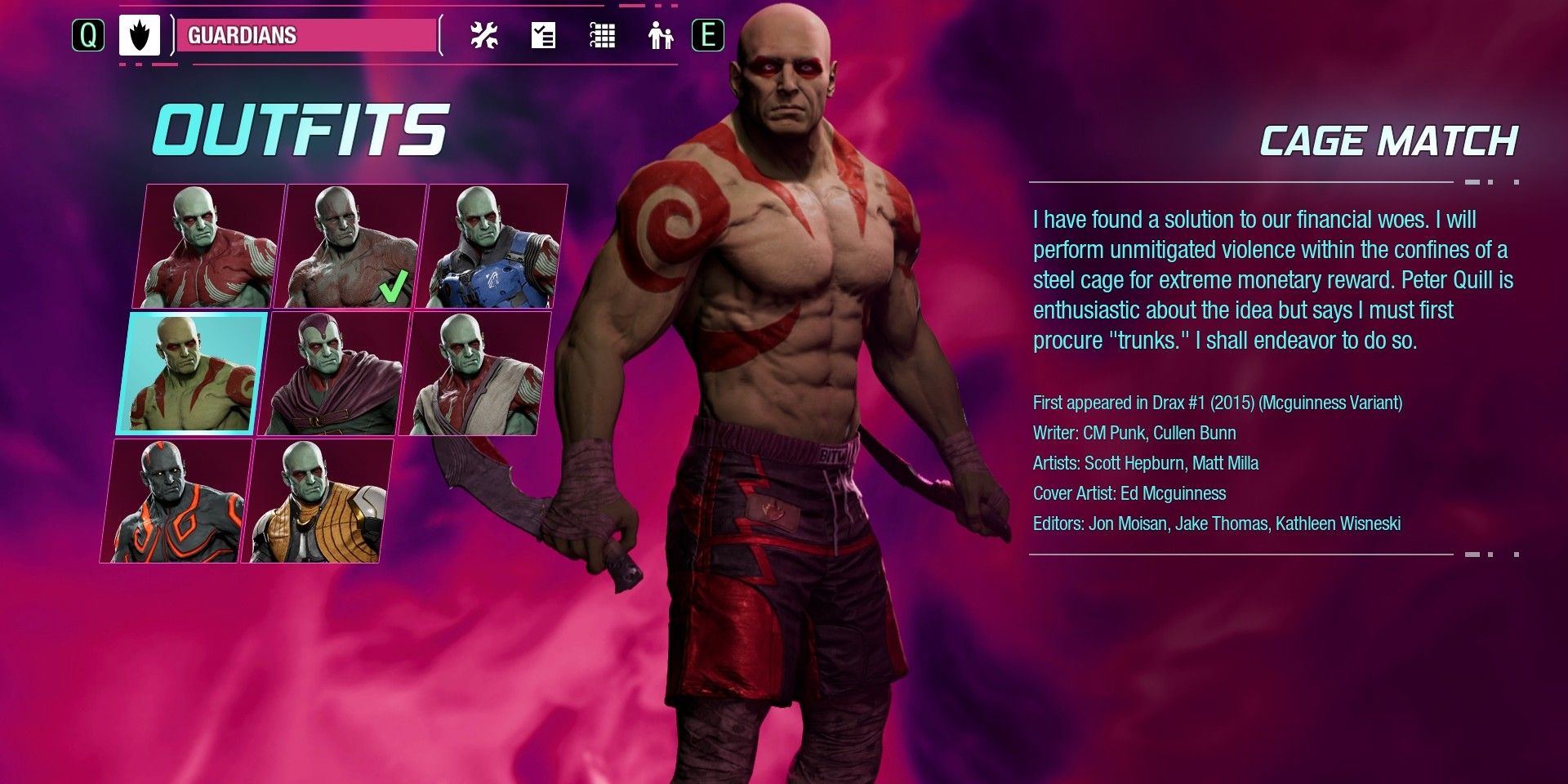1568x784 pixels.
Task: Select the grid icon tab
Action: click(x=602, y=35)
